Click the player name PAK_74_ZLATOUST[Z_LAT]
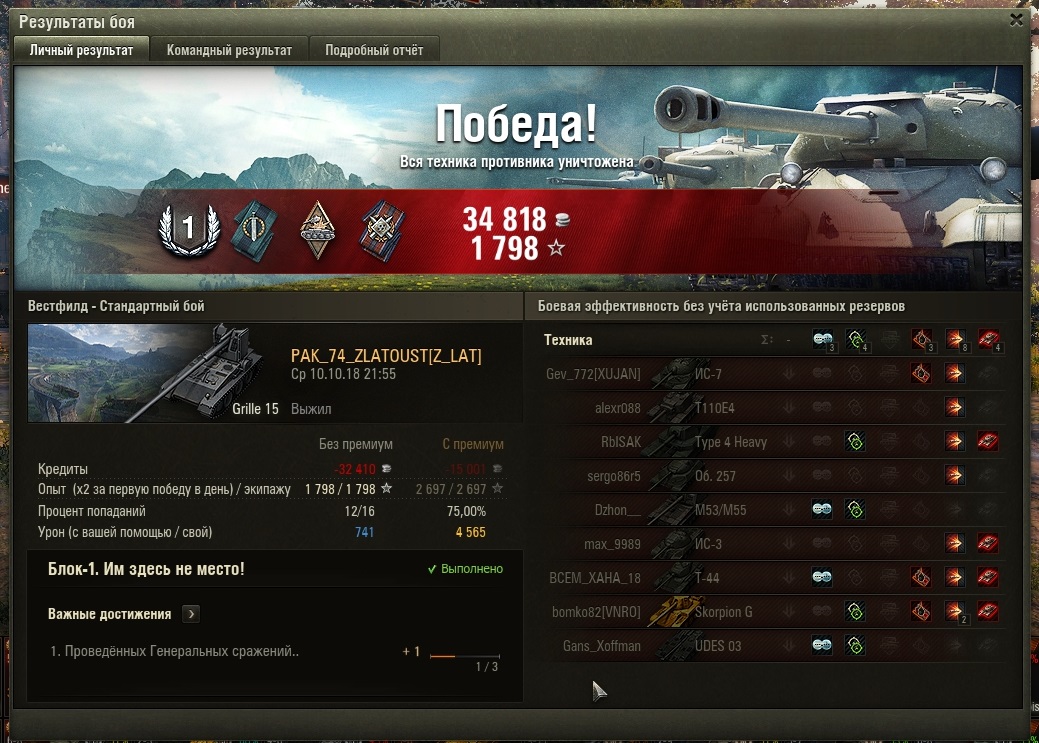 pos(386,357)
